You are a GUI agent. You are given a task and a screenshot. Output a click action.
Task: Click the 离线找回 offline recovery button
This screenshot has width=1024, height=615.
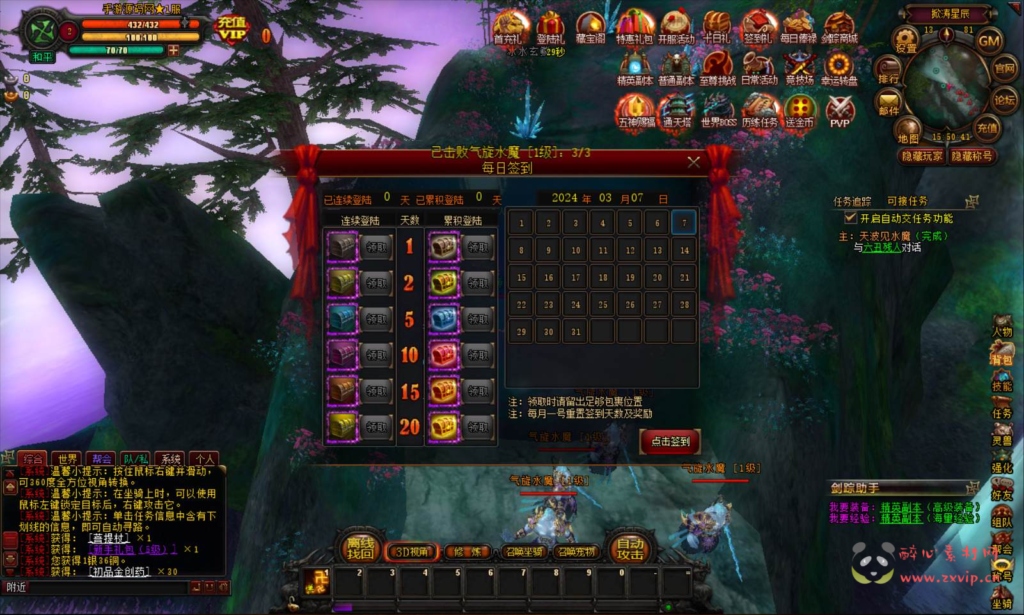click(360, 545)
